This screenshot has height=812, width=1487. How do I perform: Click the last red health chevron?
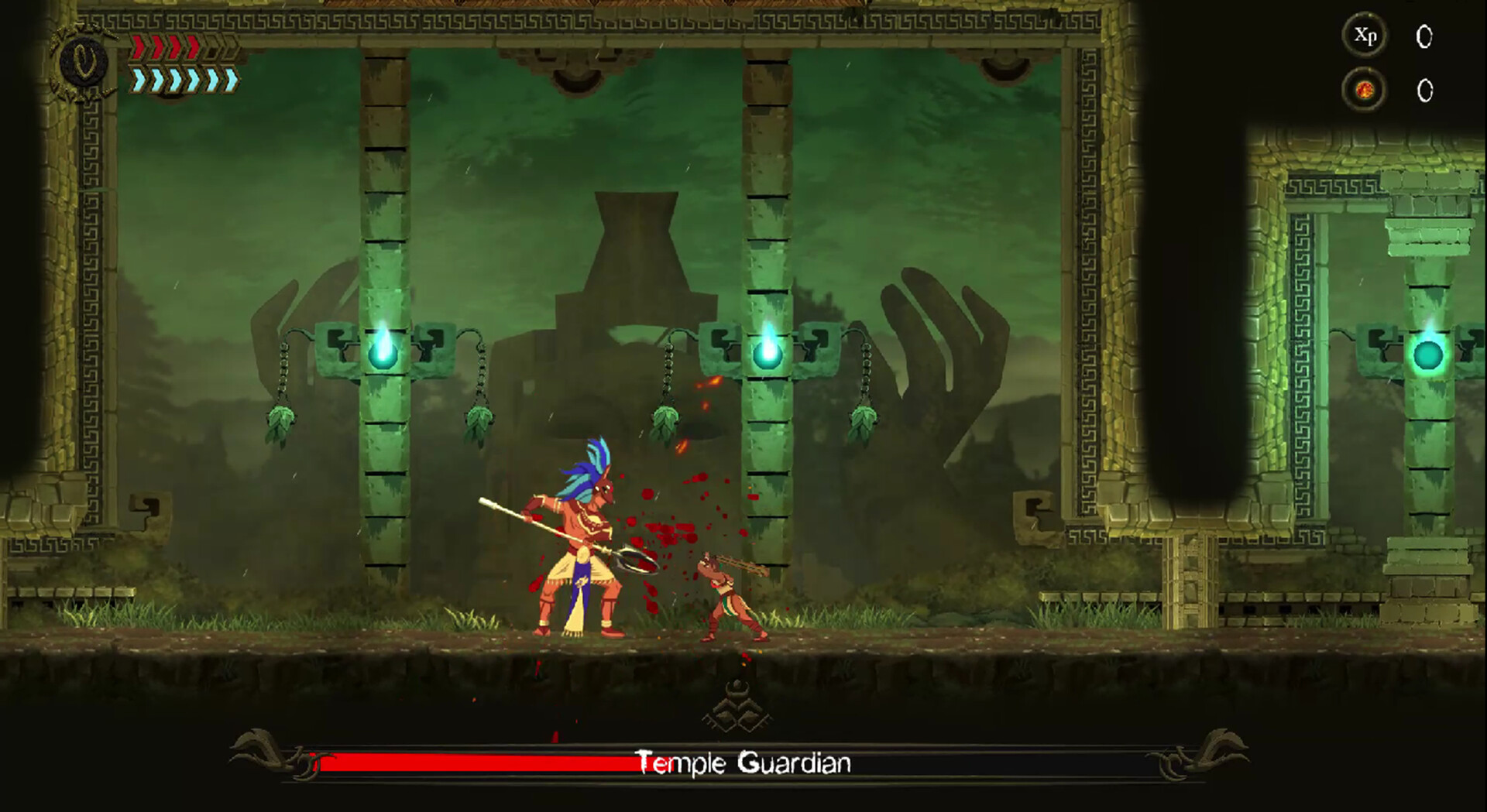coord(193,48)
